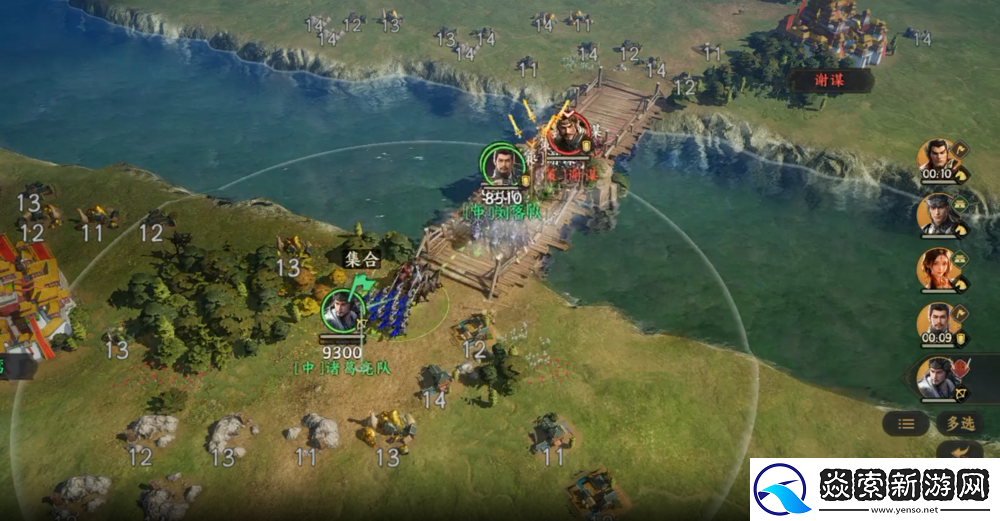The width and height of the screenshot is (1000, 521).
Task: Select the highlighted archer general portrait
Action: point(938,378)
